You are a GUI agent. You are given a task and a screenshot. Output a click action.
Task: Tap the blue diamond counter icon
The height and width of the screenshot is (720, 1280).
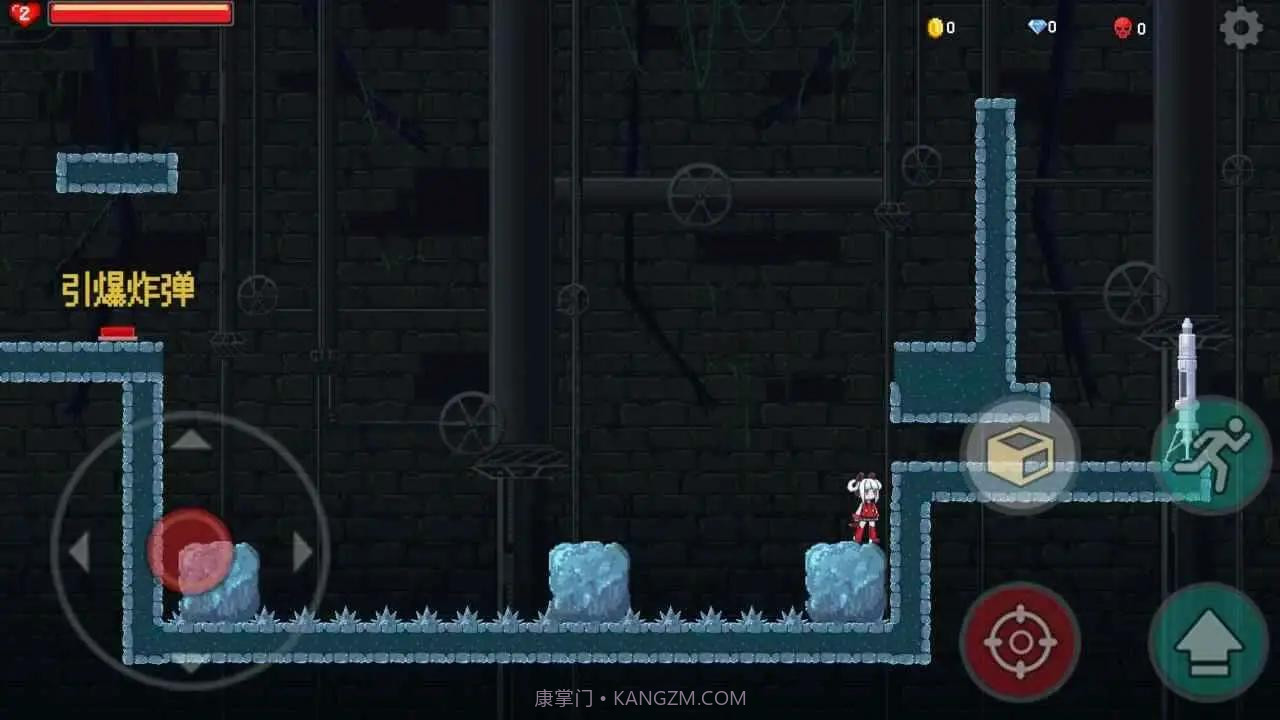pos(1037,27)
